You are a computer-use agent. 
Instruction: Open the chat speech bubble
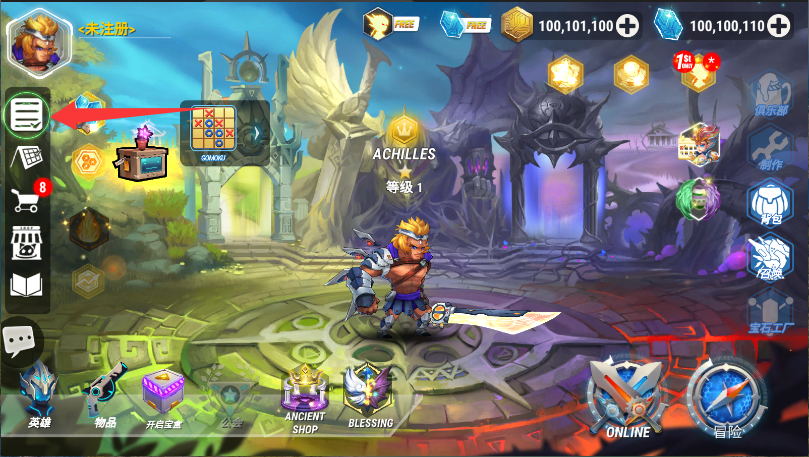(20, 342)
